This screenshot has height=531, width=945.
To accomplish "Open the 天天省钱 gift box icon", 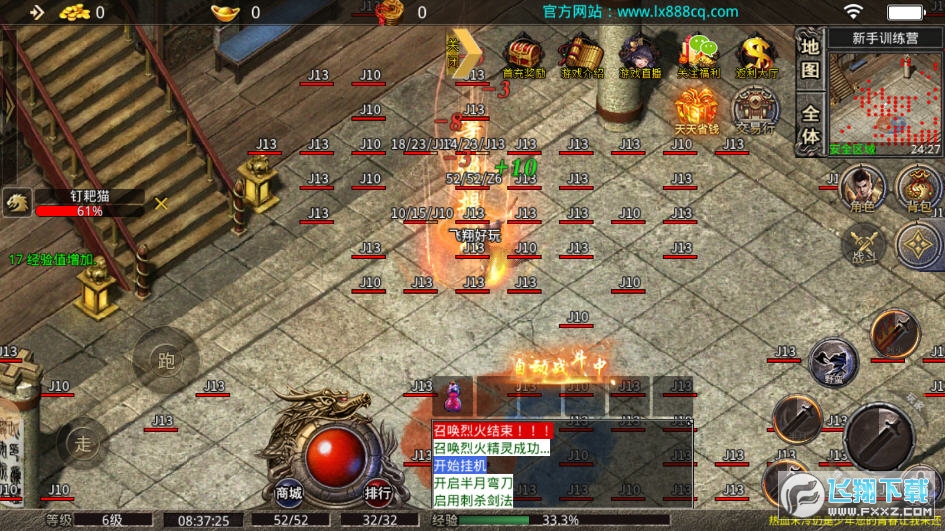I will (x=696, y=109).
